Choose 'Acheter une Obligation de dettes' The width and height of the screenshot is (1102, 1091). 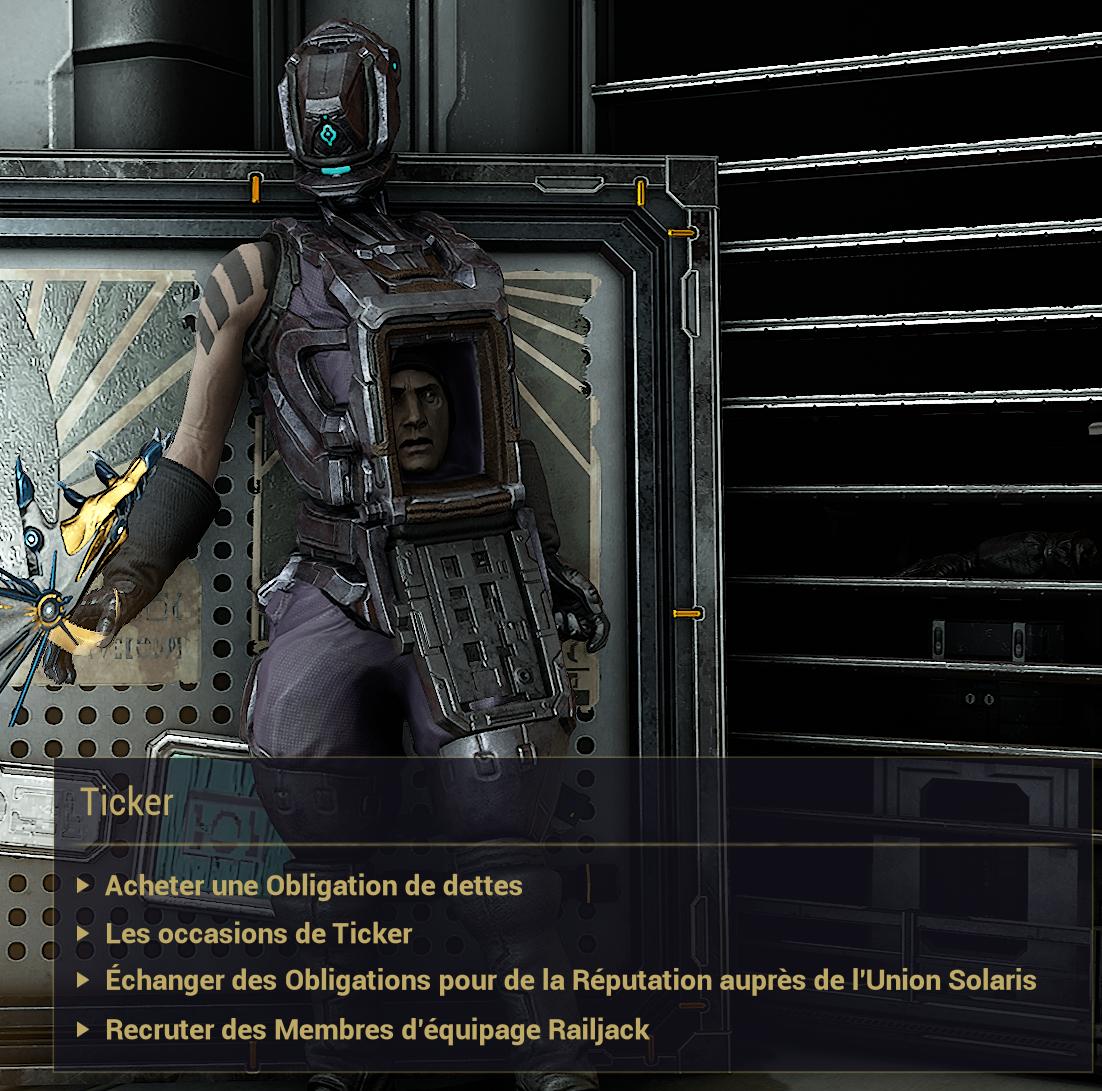[313, 886]
